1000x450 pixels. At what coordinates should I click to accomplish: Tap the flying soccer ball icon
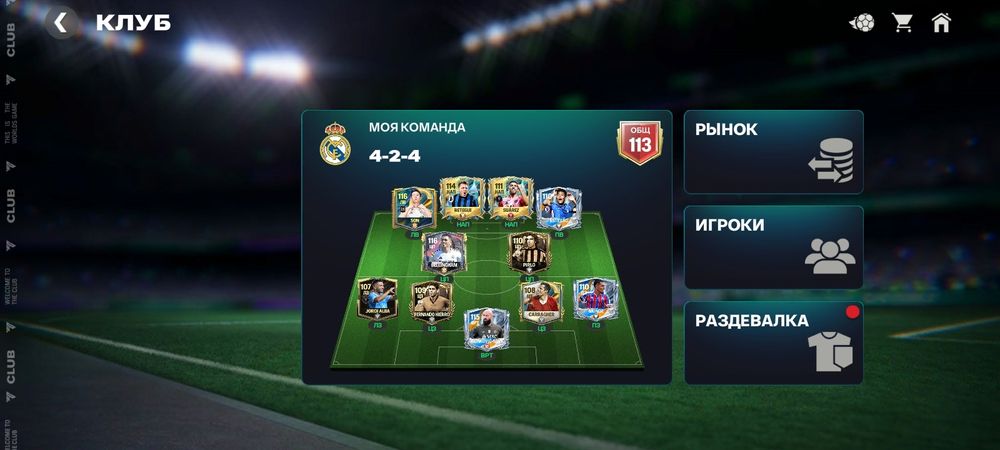[x=861, y=23]
